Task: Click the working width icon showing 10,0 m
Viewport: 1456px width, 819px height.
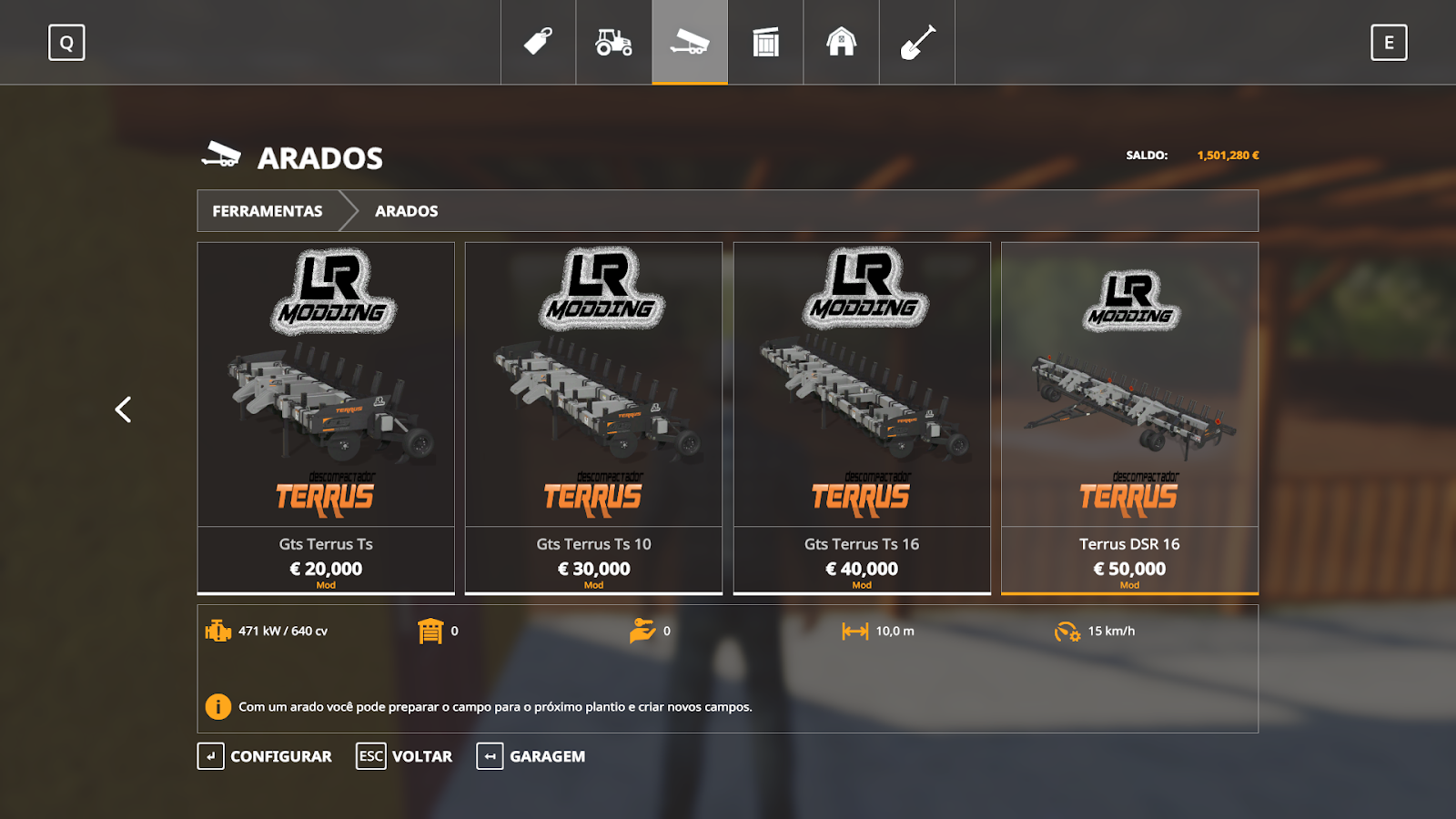Action: [x=856, y=630]
